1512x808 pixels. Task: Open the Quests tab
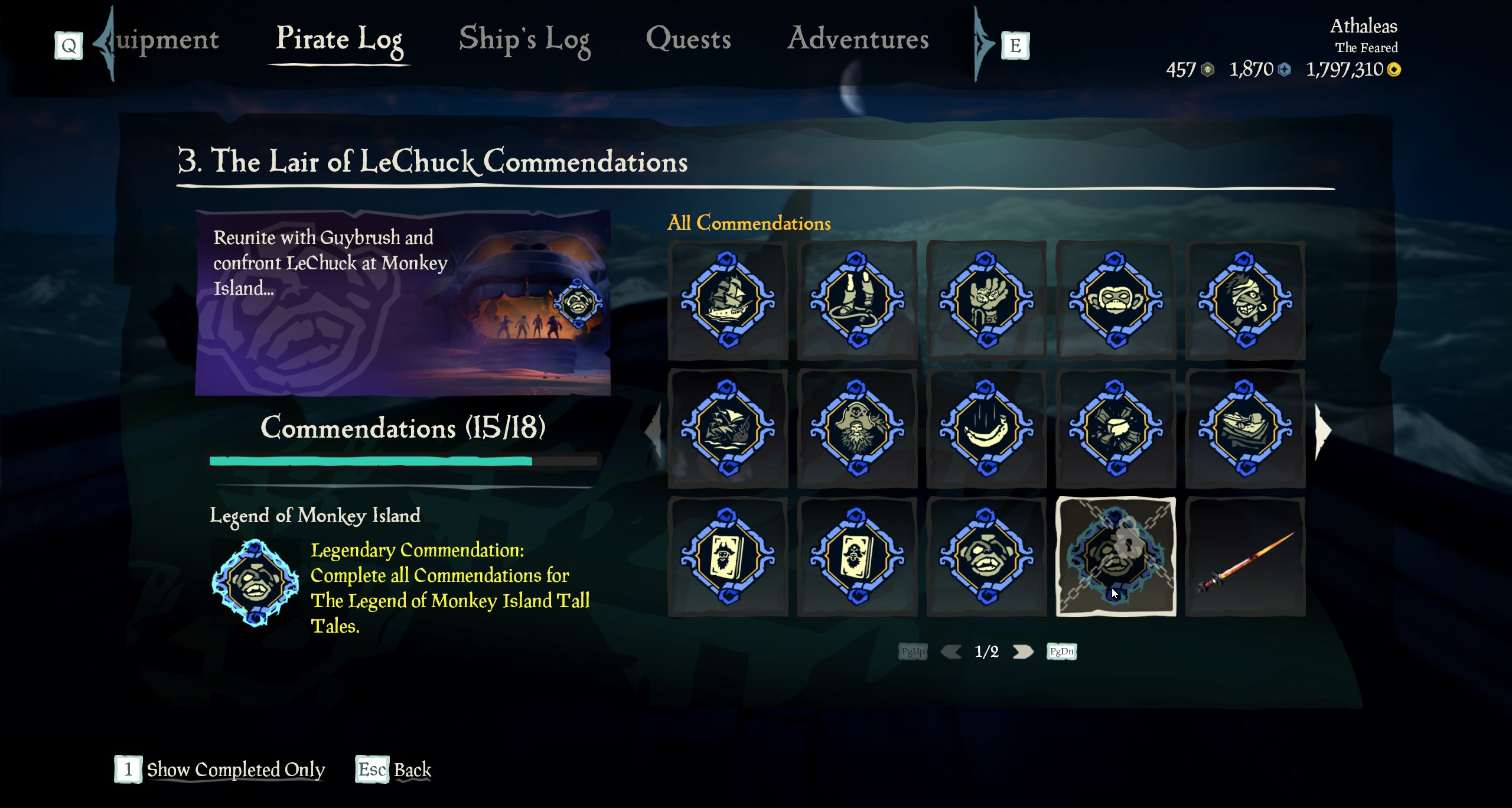point(688,40)
